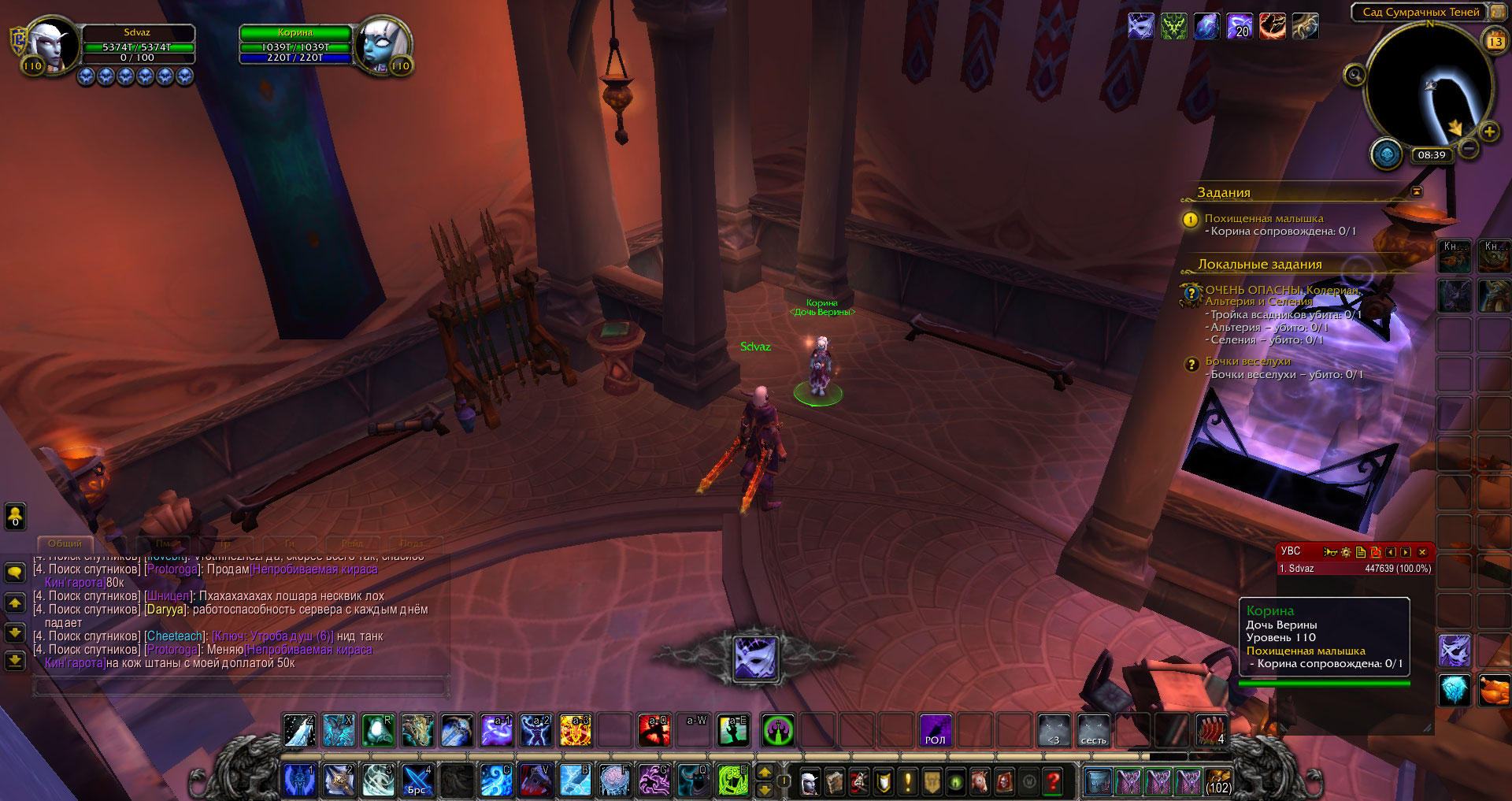Screen dimensions: 1512x801
Task: Select the Бочки веселухи world quest
Action: pos(1247,362)
